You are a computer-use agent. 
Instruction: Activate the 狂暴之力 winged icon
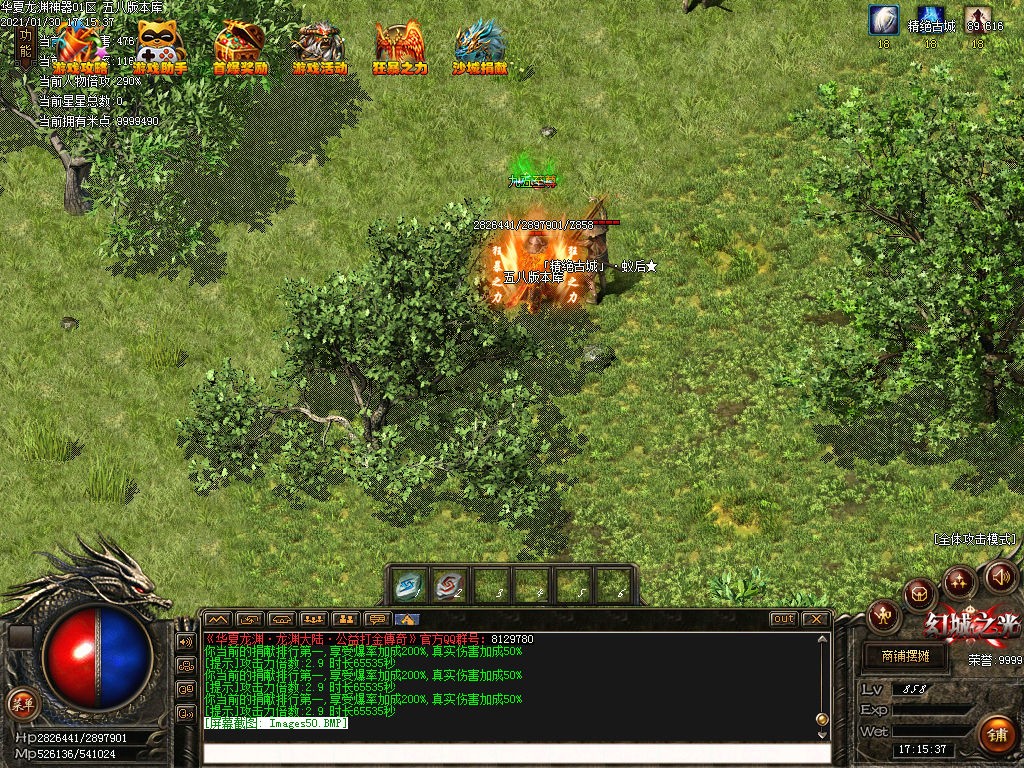(x=400, y=46)
